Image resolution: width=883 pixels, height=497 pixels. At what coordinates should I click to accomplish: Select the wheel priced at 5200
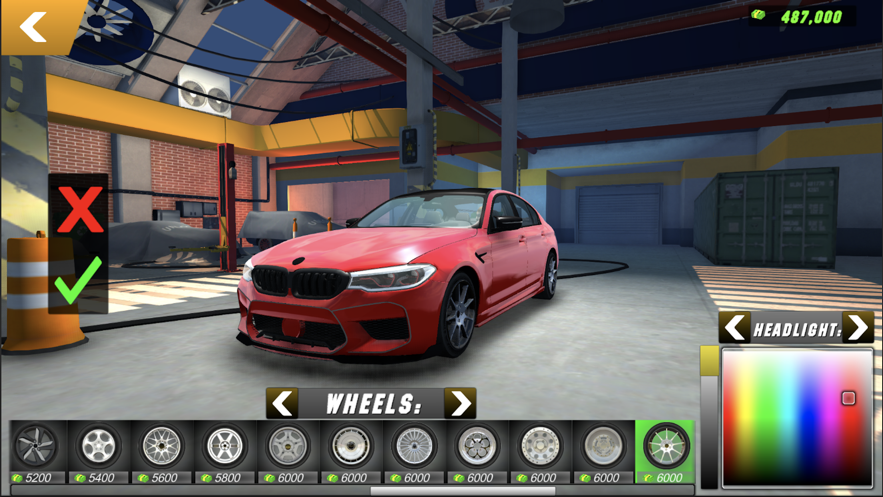tap(37, 451)
